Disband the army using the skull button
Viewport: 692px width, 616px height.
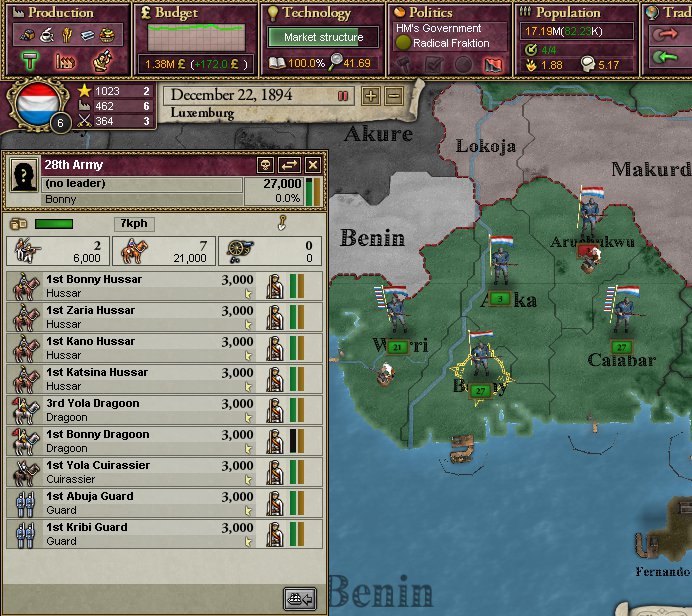pos(267,165)
